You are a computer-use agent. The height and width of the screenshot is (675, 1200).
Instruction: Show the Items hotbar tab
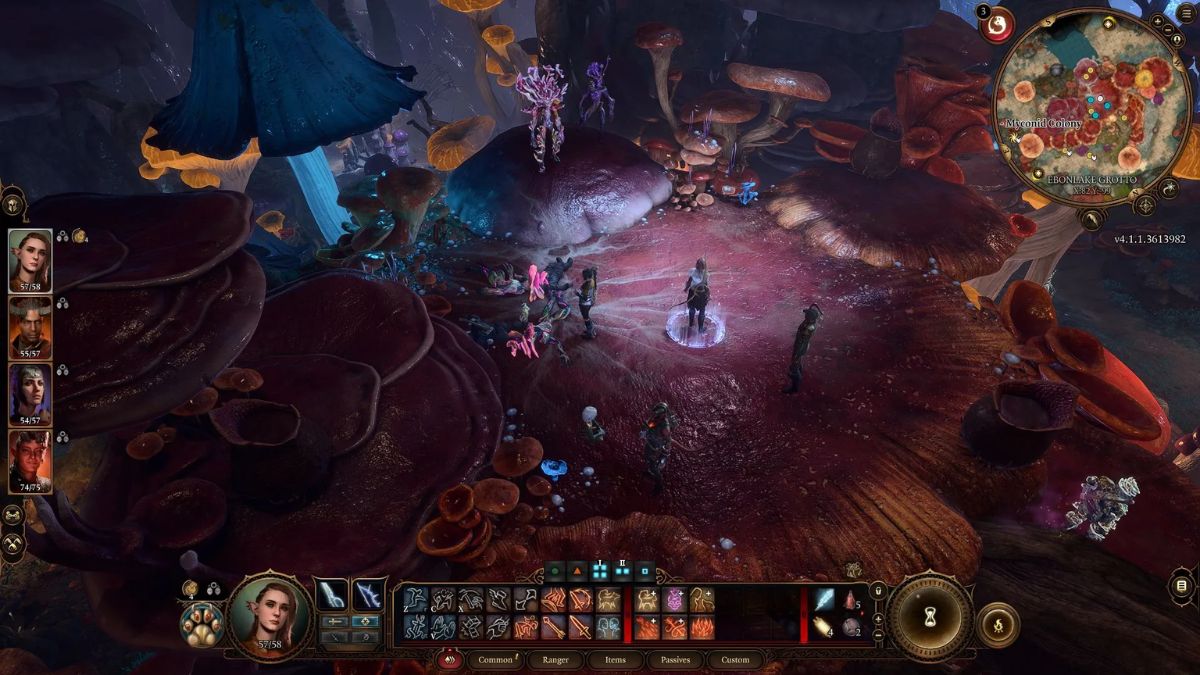616,660
